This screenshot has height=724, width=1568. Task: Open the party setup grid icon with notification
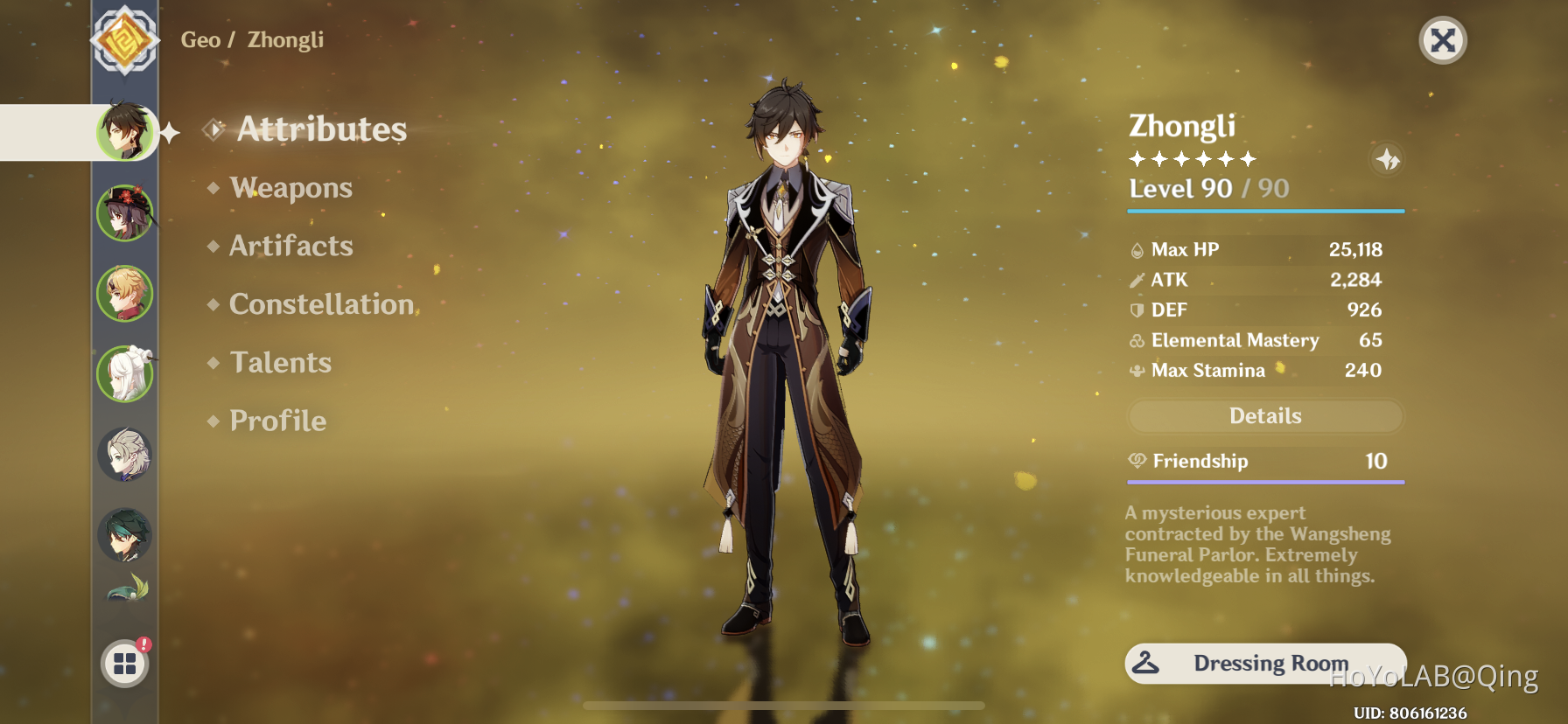click(x=125, y=663)
